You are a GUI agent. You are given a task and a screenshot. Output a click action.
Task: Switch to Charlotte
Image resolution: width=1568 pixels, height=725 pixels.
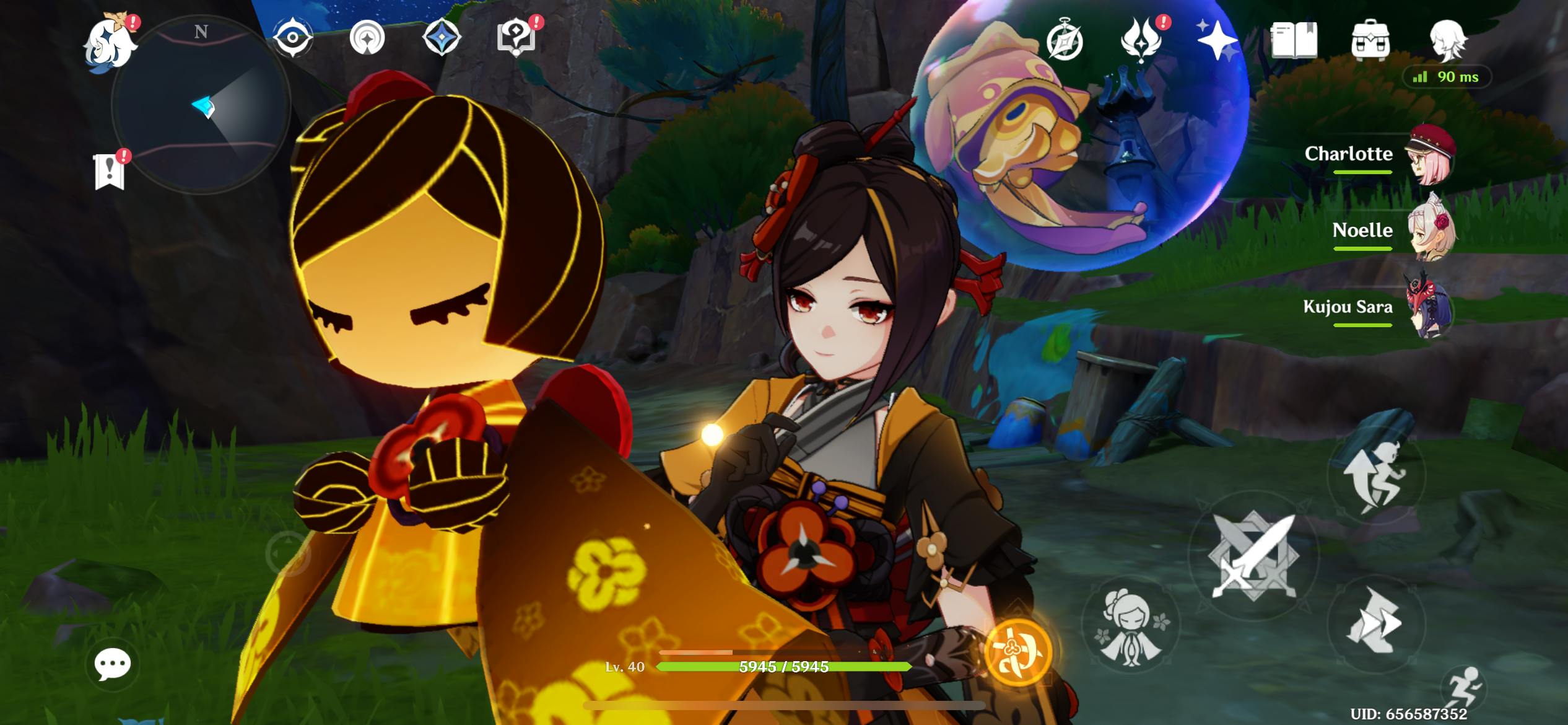[1429, 155]
